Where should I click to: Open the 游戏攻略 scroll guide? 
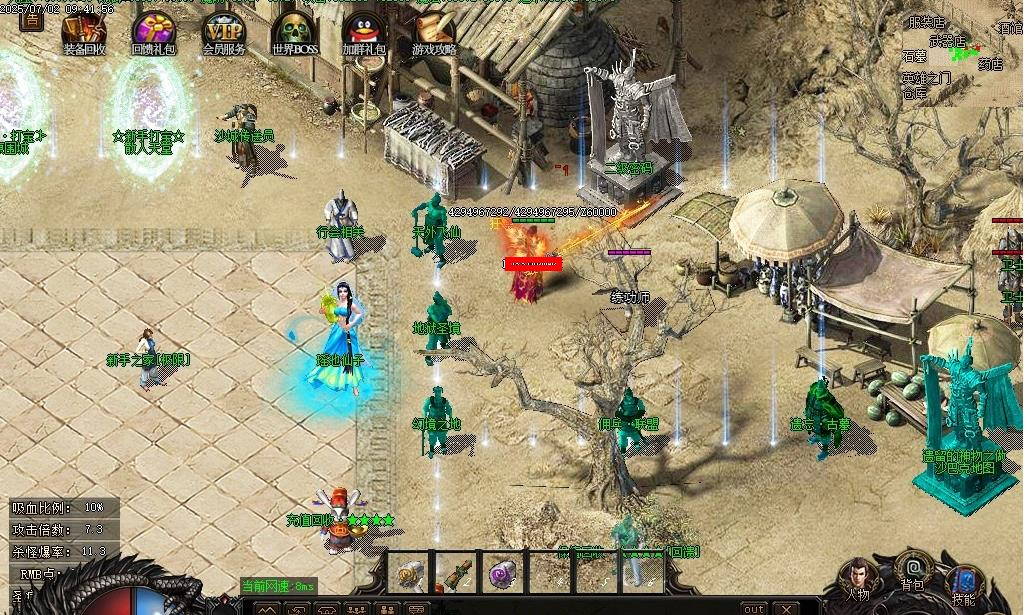point(434,31)
